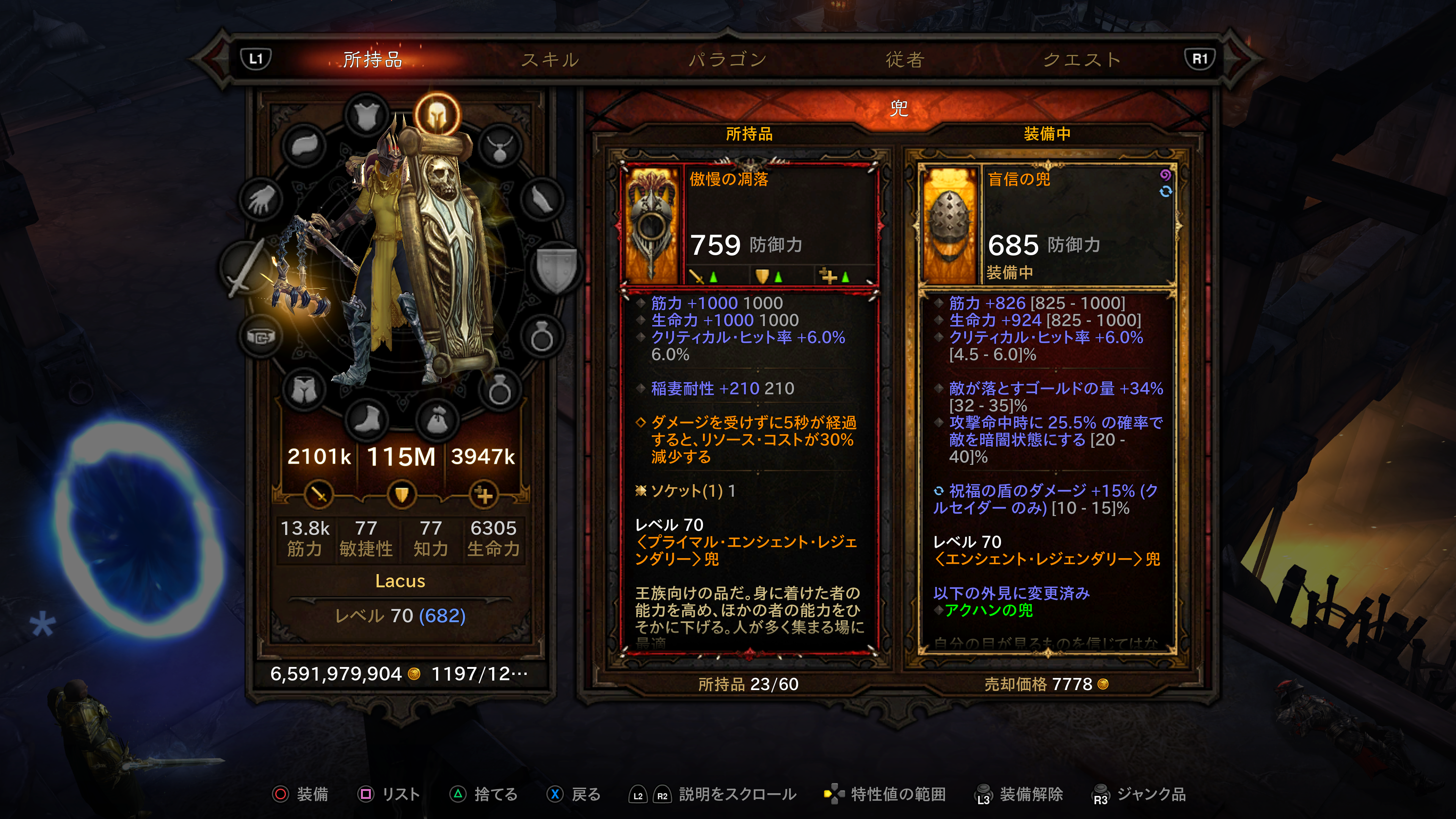
Task: Select the bracers equipment slot
Action: (x=541, y=199)
